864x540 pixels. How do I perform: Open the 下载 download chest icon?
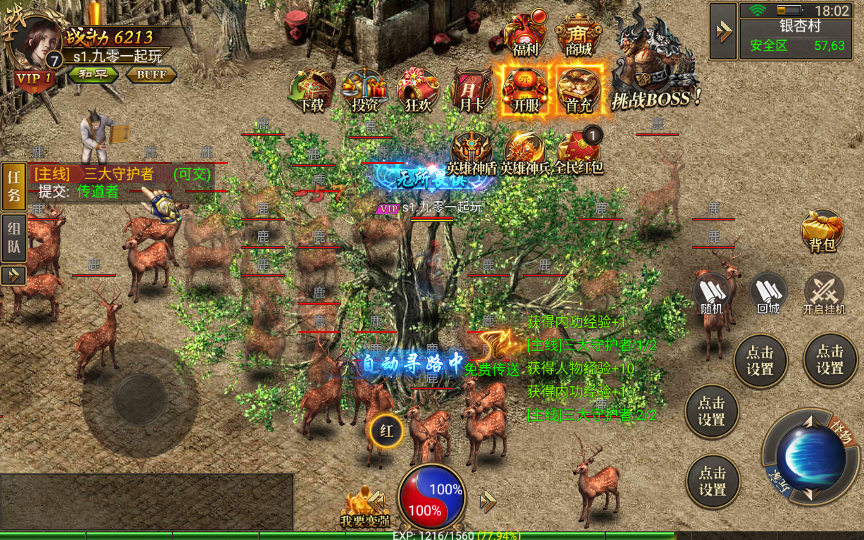pyautogui.click(x=312, y=90)
